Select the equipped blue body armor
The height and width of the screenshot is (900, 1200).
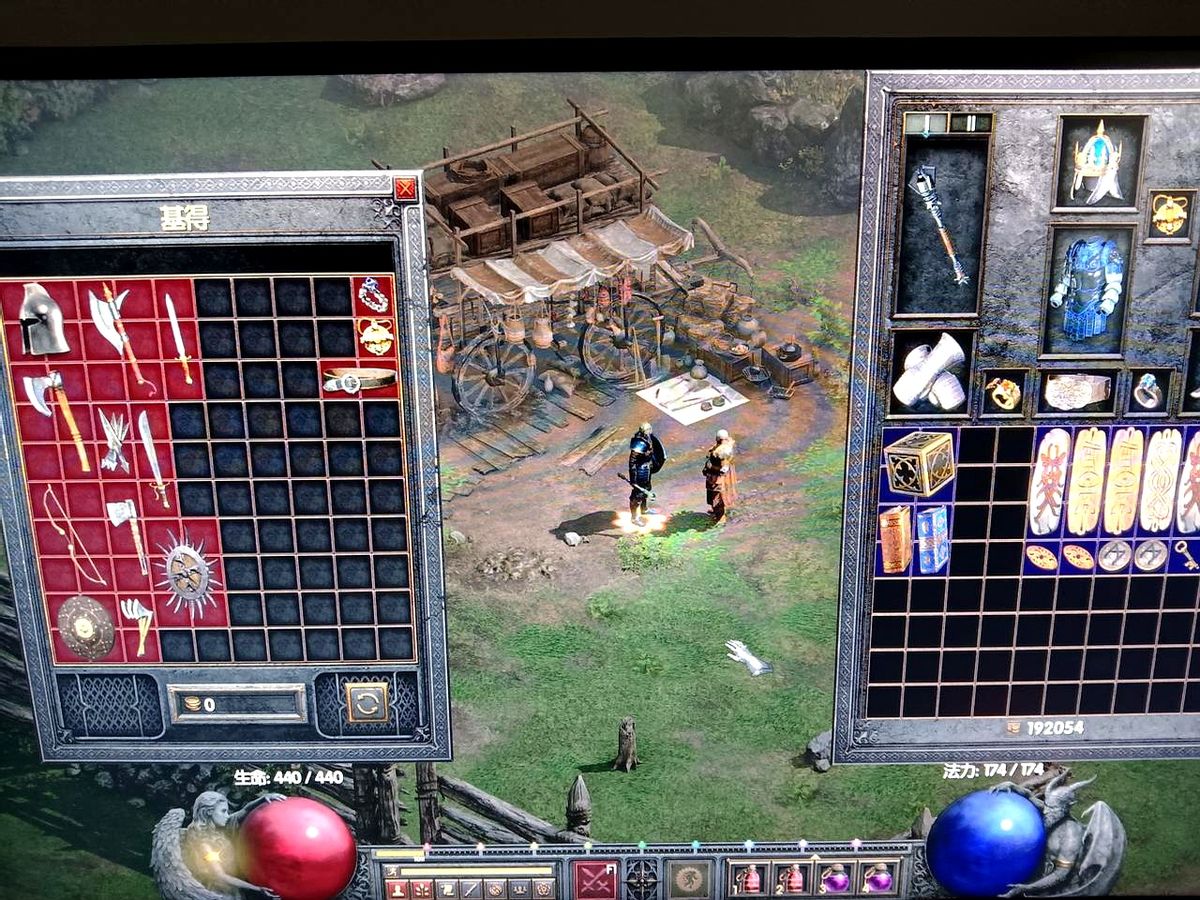click(1088, 289)
